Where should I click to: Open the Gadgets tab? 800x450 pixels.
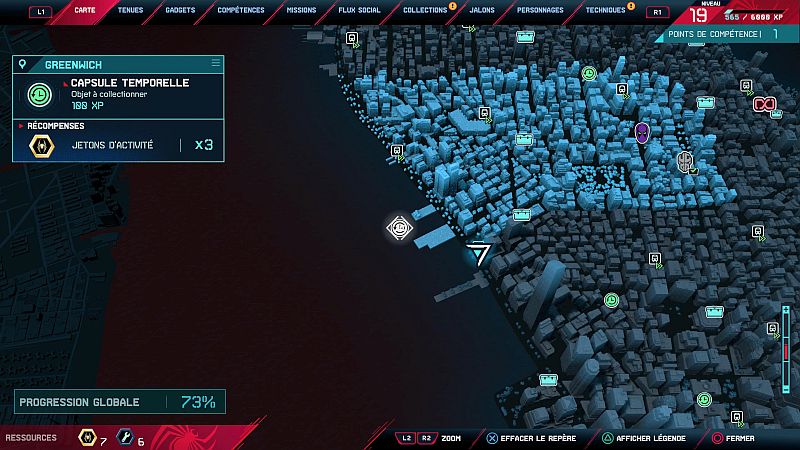(180, 11)
